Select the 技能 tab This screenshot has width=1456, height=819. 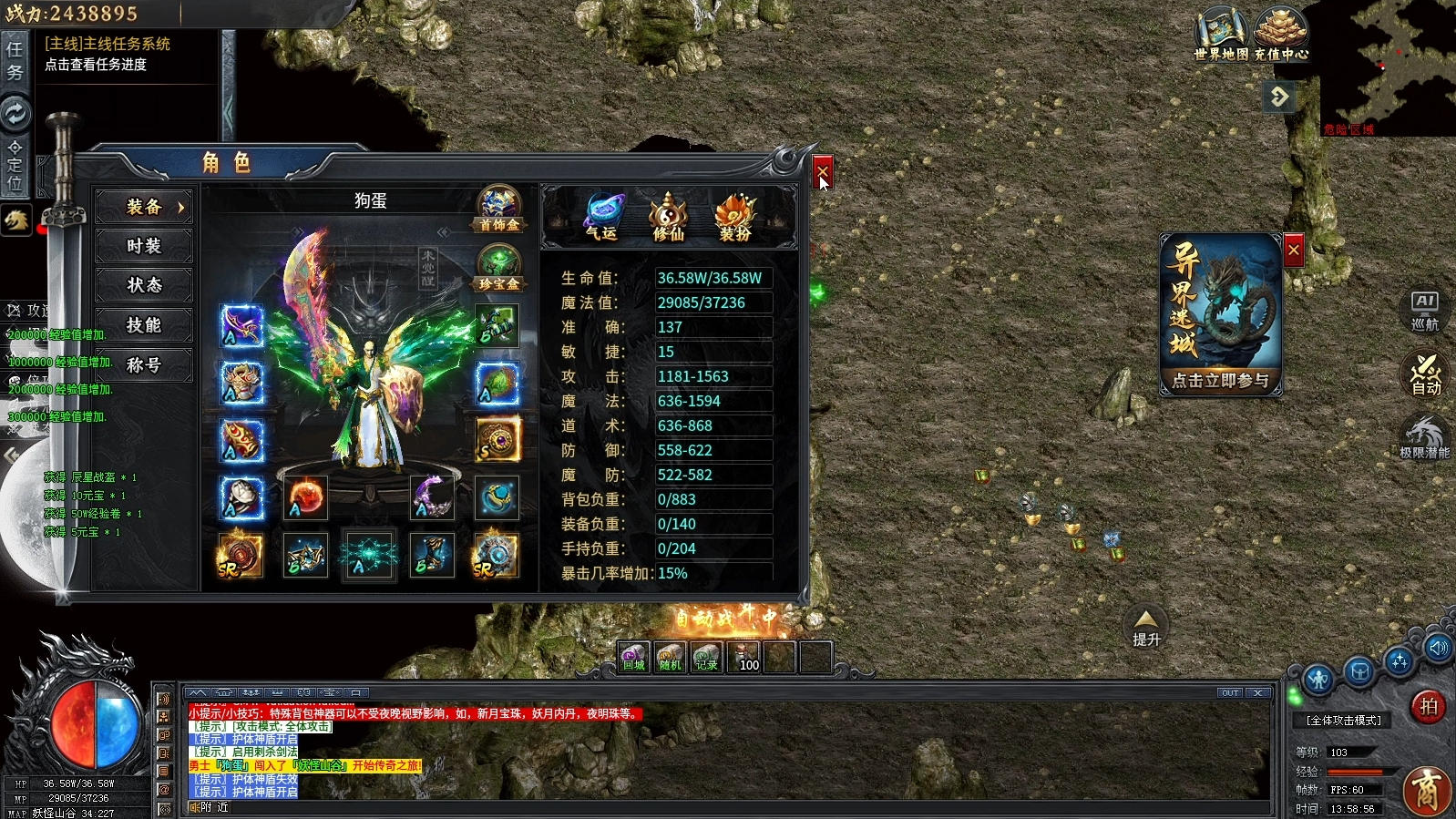pyautogui.click(x=144, y=325)
